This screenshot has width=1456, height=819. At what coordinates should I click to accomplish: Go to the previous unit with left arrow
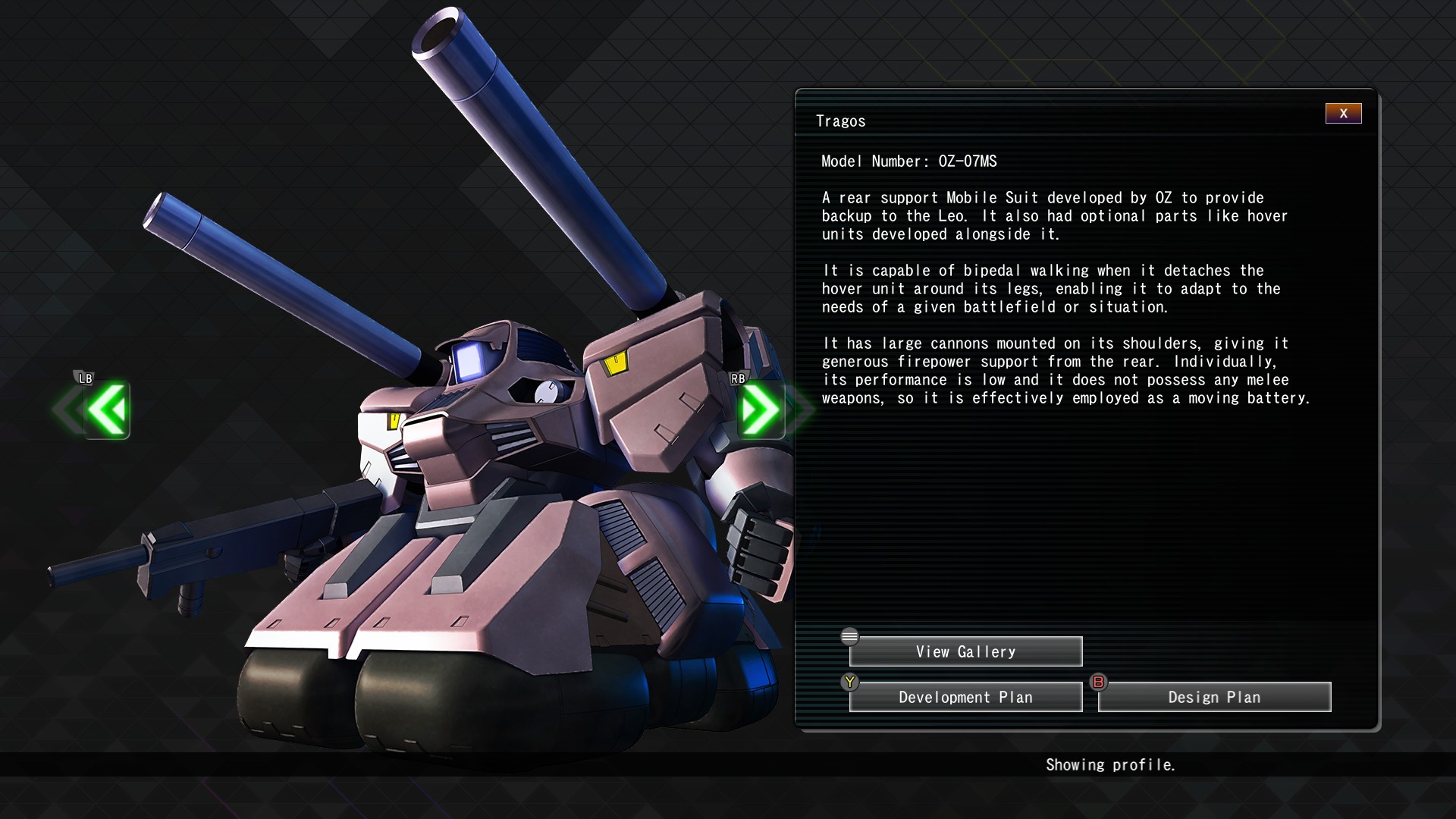106,410
